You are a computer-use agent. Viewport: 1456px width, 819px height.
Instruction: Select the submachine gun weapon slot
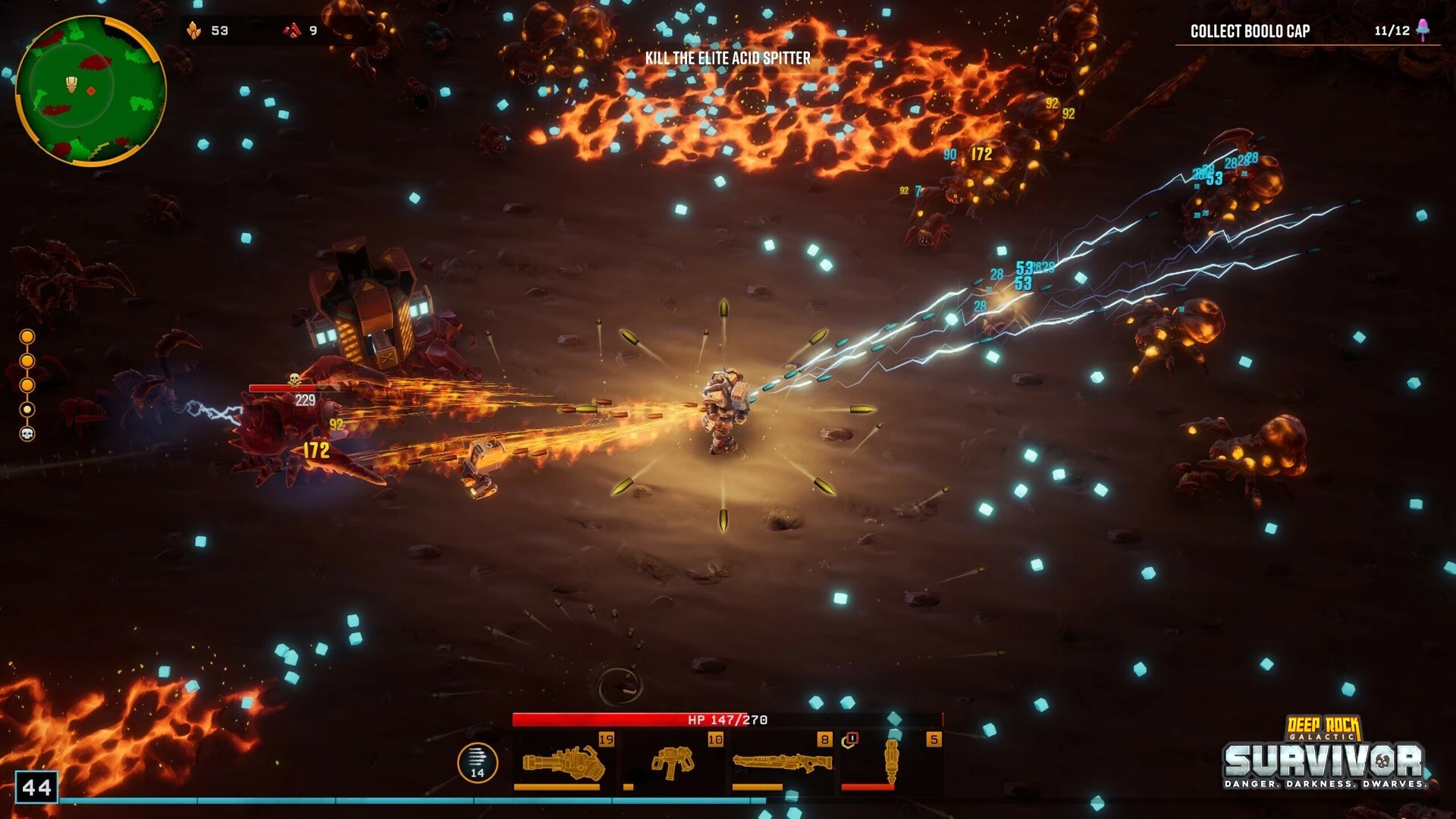[x=672, y=761]
